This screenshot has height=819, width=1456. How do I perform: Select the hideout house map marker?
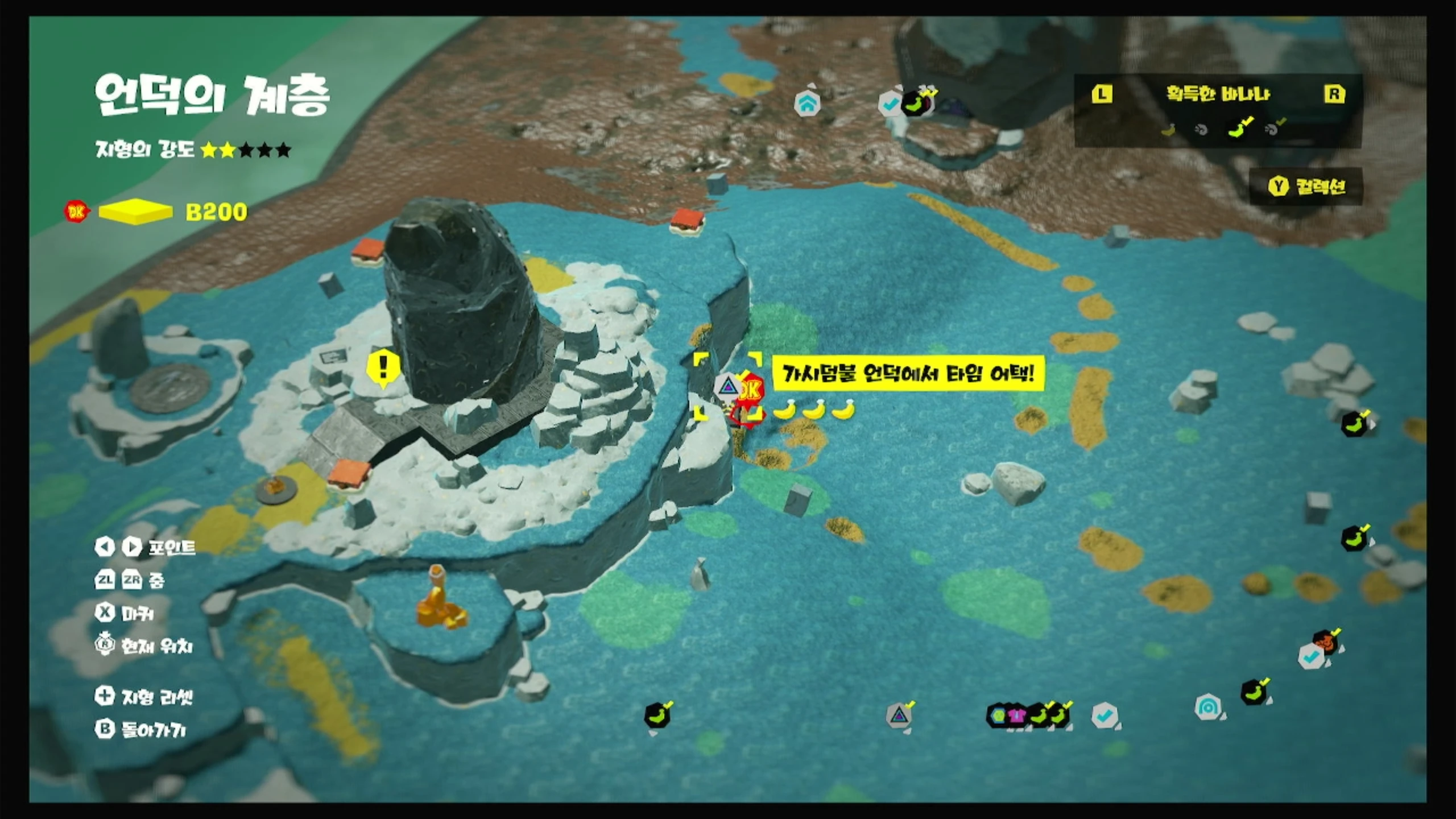point(807,104)
